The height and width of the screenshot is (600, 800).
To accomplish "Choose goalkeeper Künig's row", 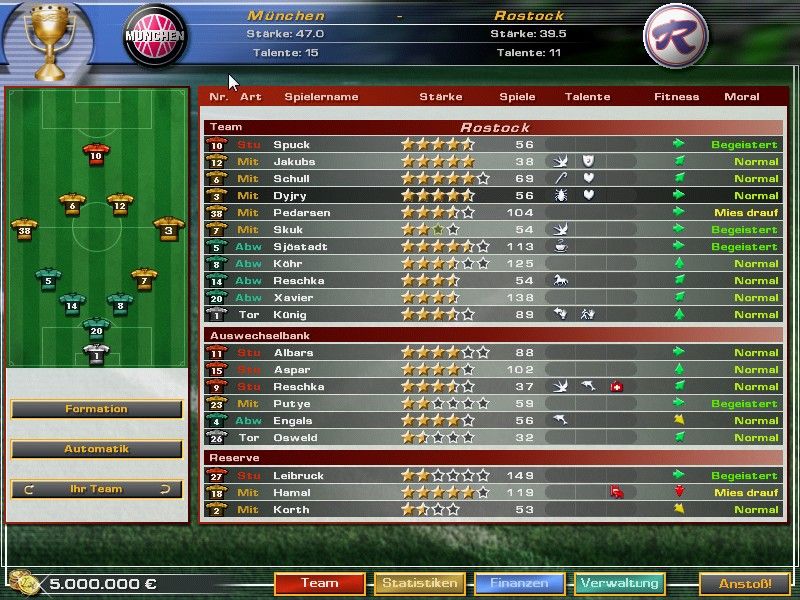I will (x=292, y=315).
